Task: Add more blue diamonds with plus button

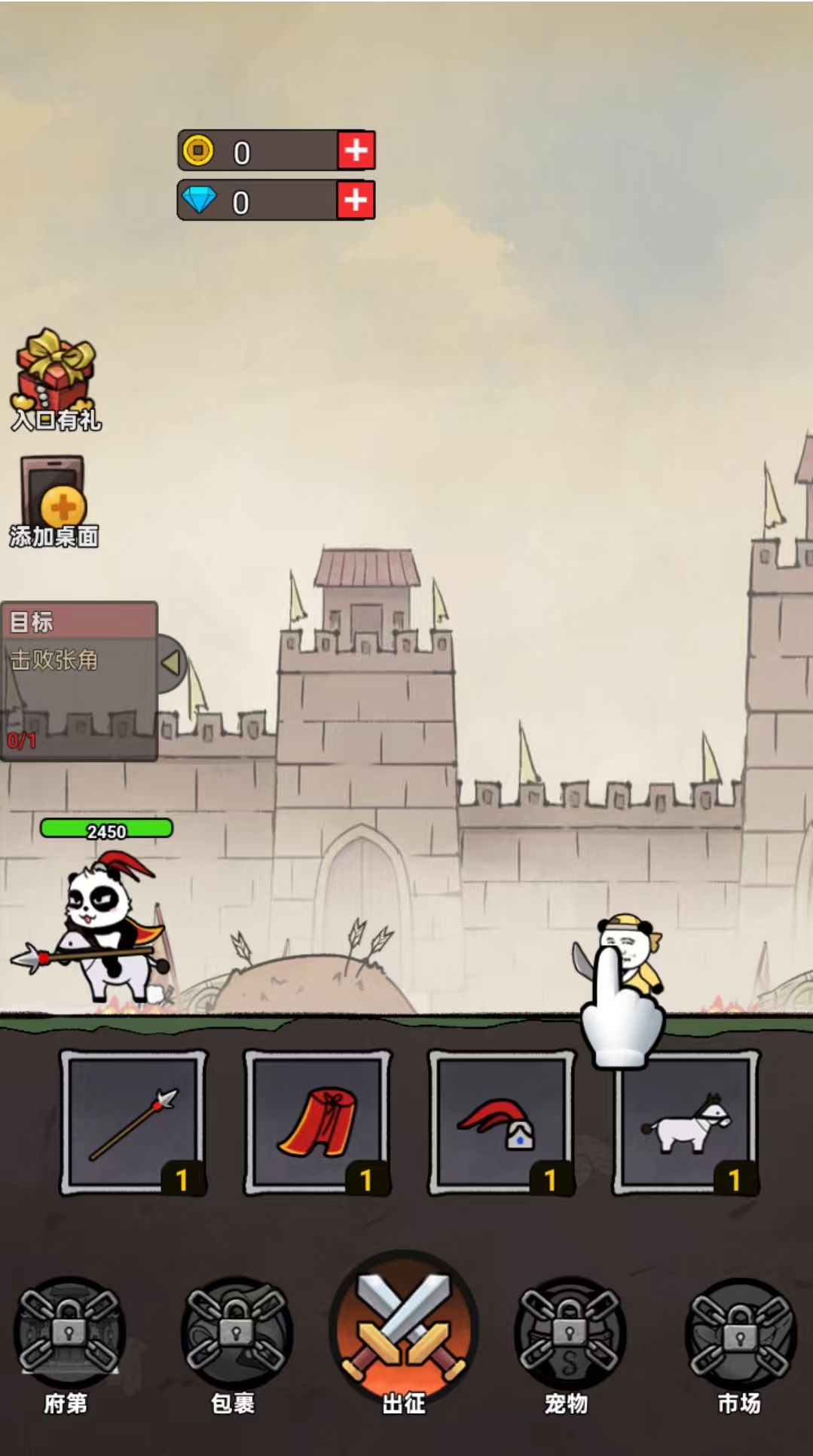Action: tap(356, 200)
